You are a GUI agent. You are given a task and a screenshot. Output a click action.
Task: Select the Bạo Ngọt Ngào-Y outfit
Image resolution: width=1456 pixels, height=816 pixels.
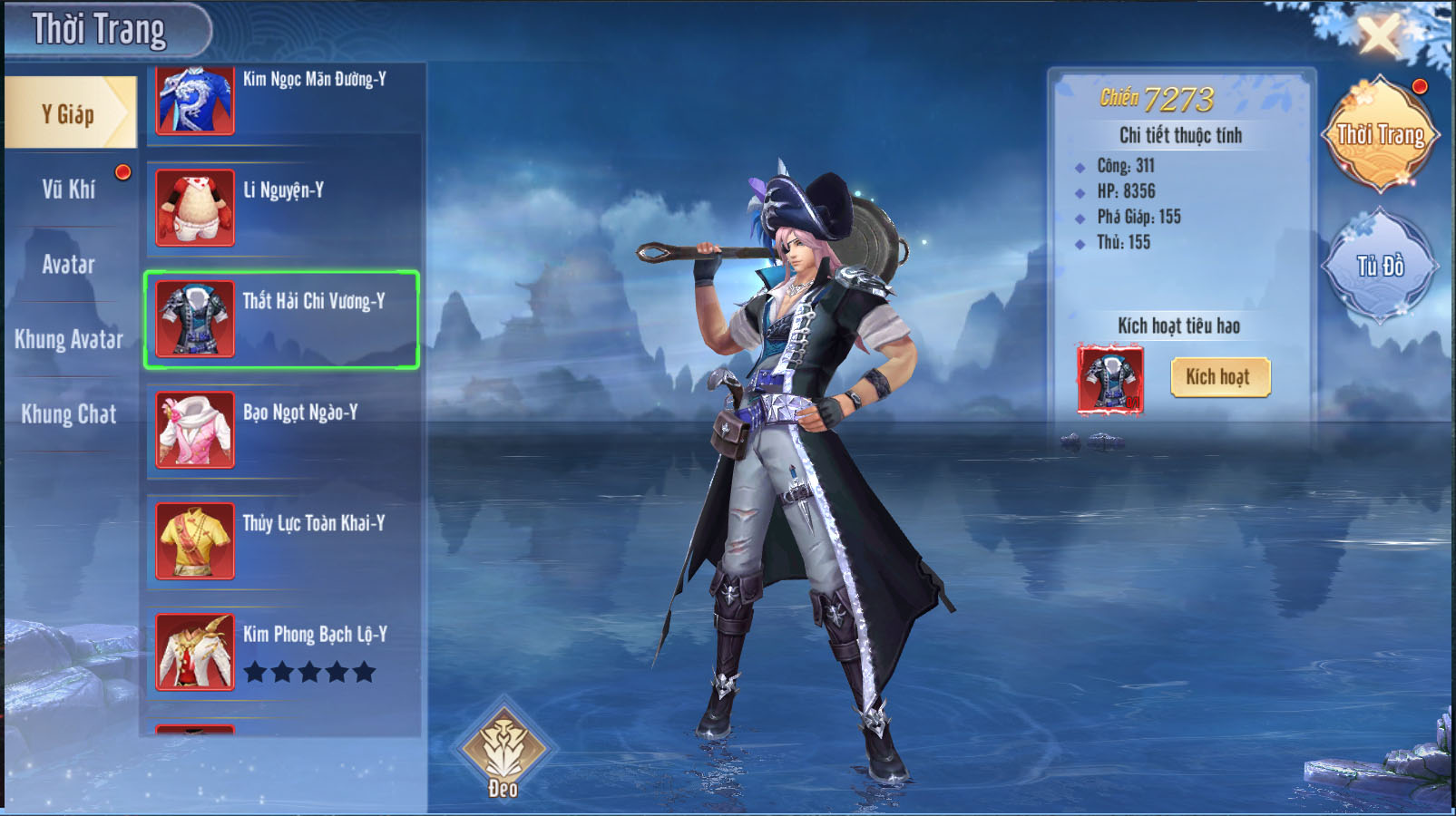[281, 431]
